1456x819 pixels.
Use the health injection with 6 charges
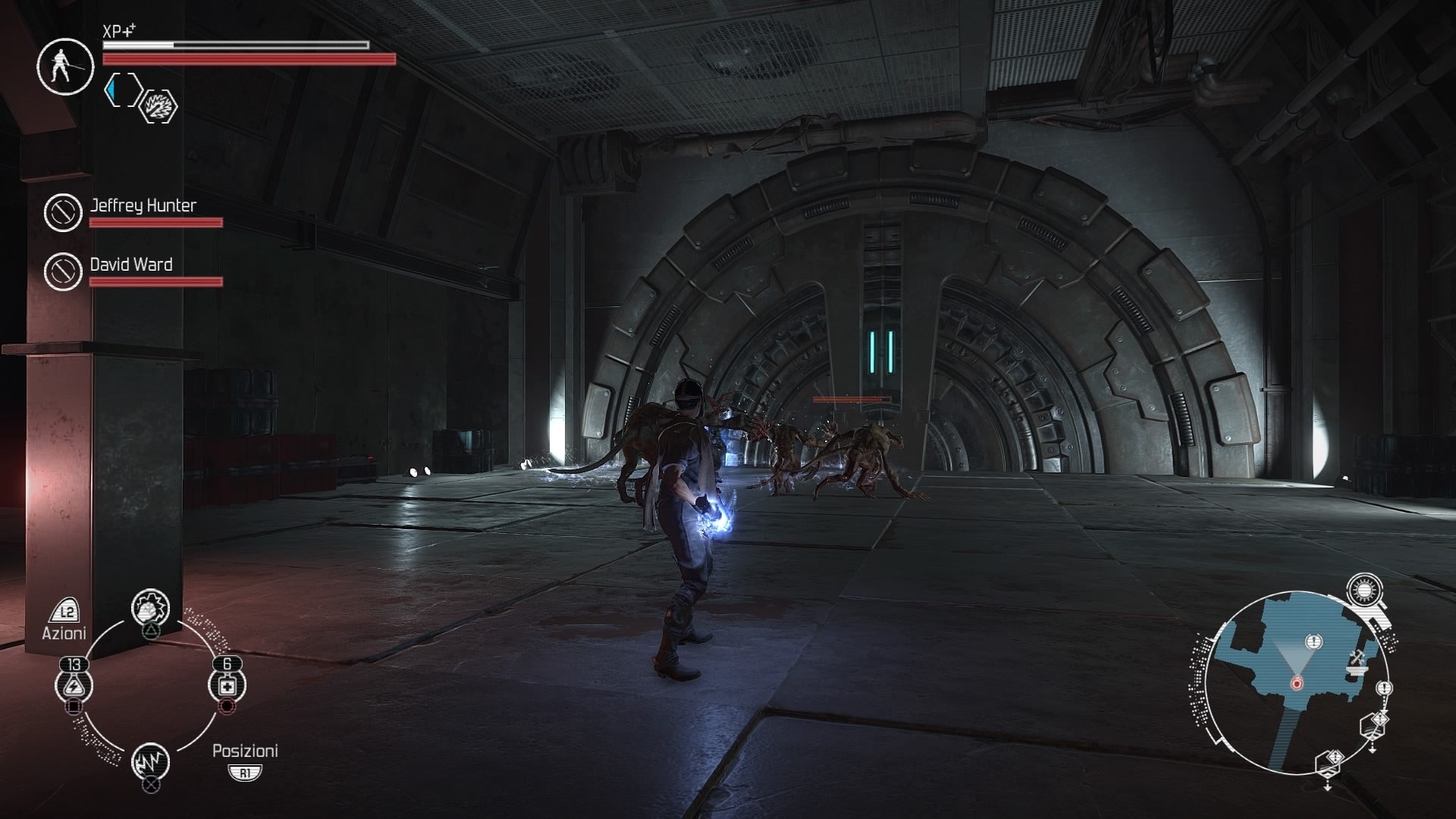pyautogui.click(x=227, y=685)
